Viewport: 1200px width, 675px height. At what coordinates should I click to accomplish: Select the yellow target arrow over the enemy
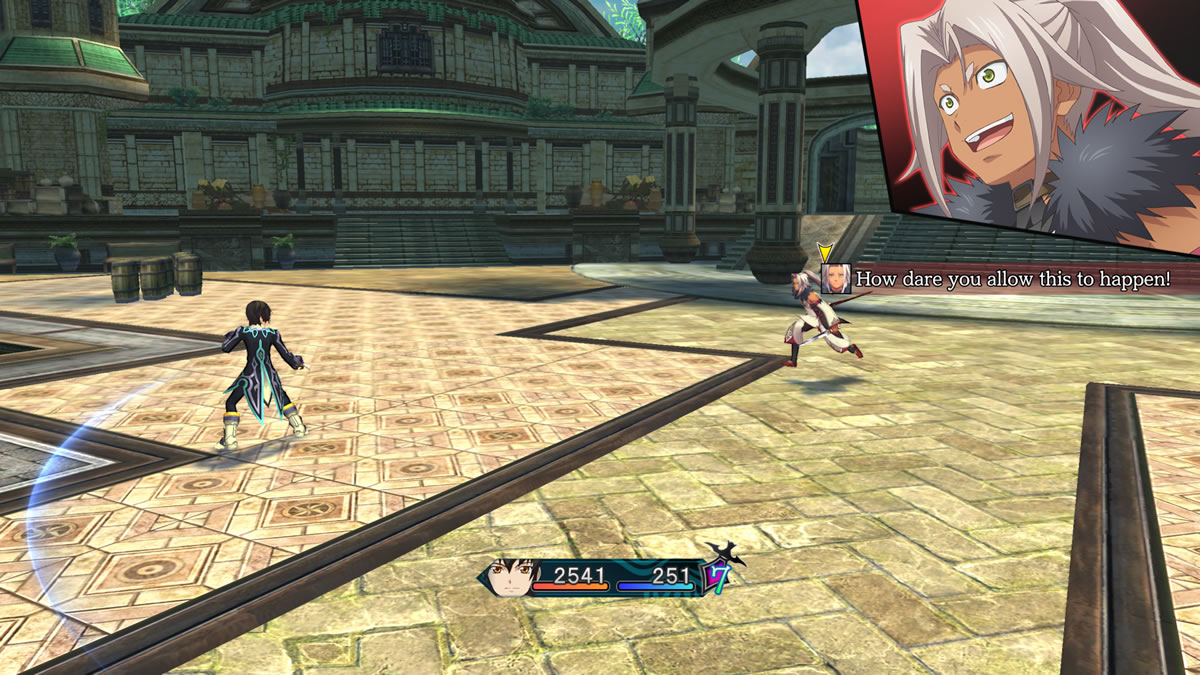825,253
